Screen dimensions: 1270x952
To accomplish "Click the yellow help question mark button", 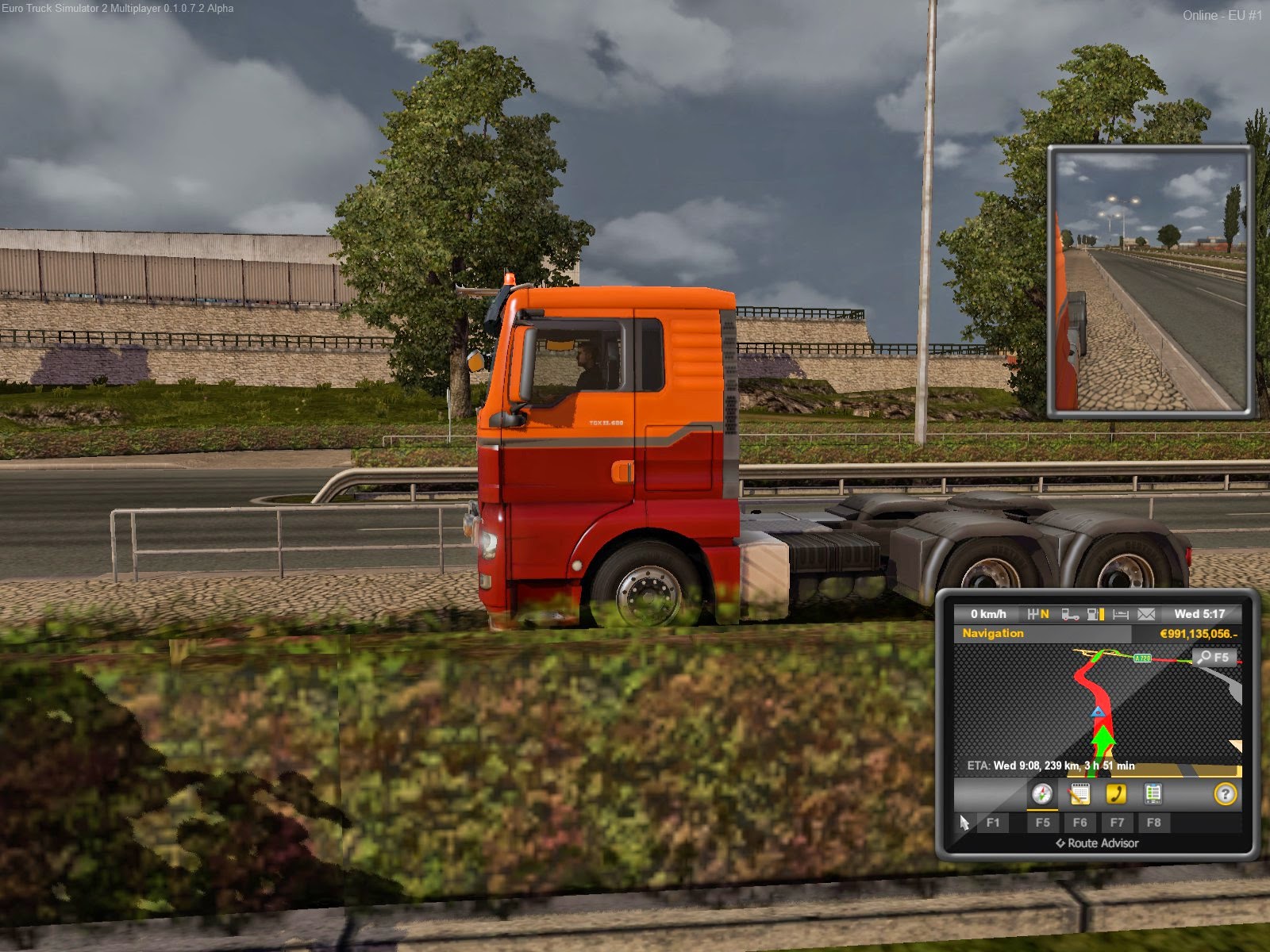I will point(1226,795).
